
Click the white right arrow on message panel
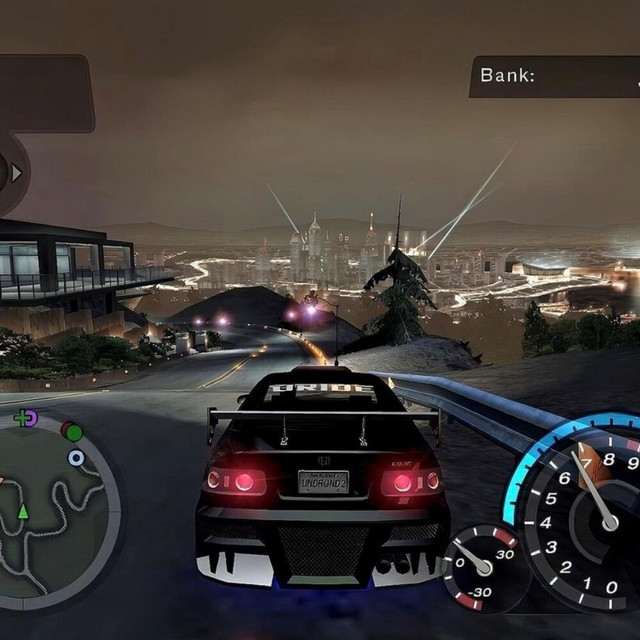pyautogui.click(x=16, y=173)
